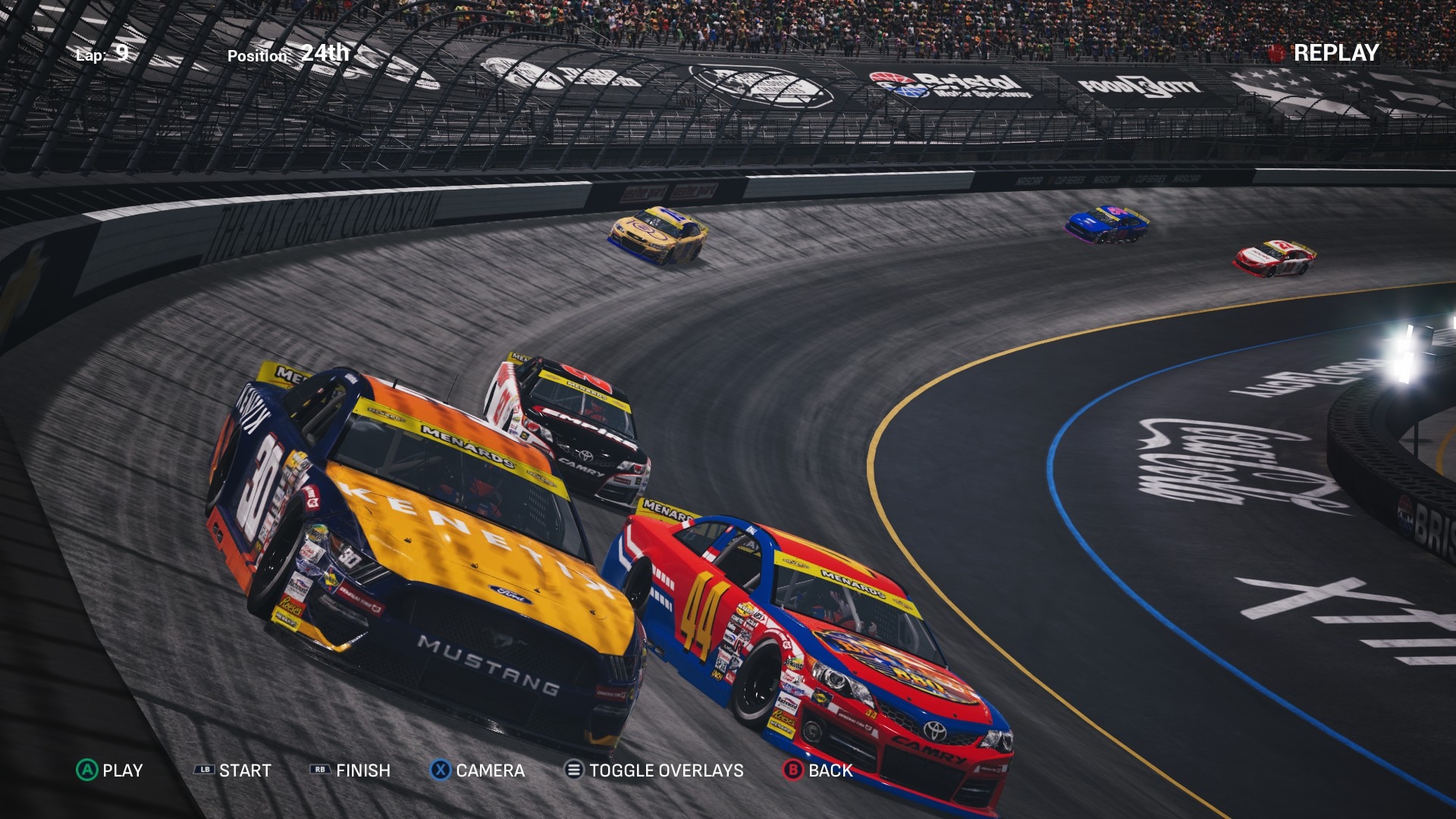Change the replay Camera
The image size is (1456, 819).
point(478,770)
